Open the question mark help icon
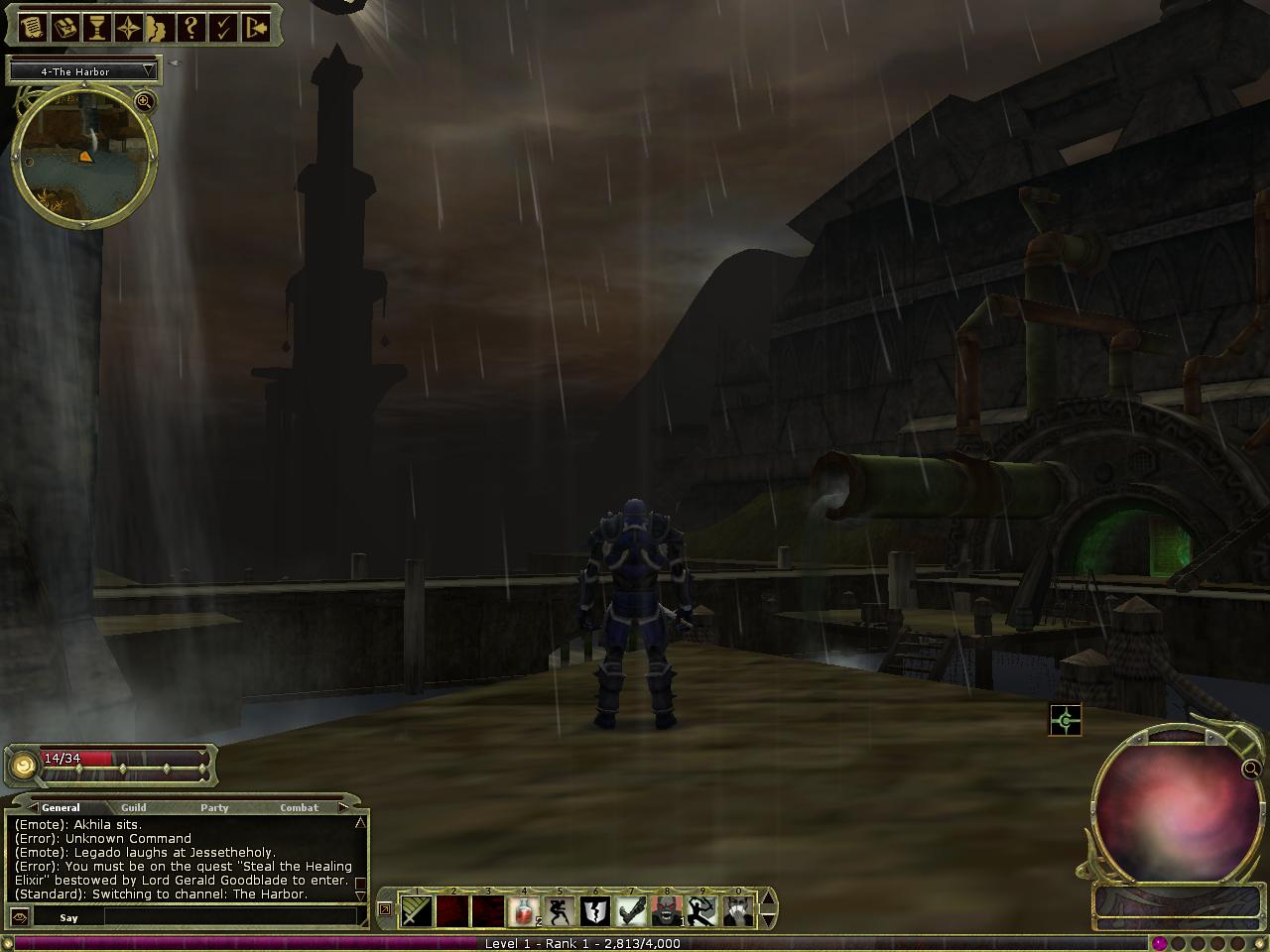 tap(191, 27)
